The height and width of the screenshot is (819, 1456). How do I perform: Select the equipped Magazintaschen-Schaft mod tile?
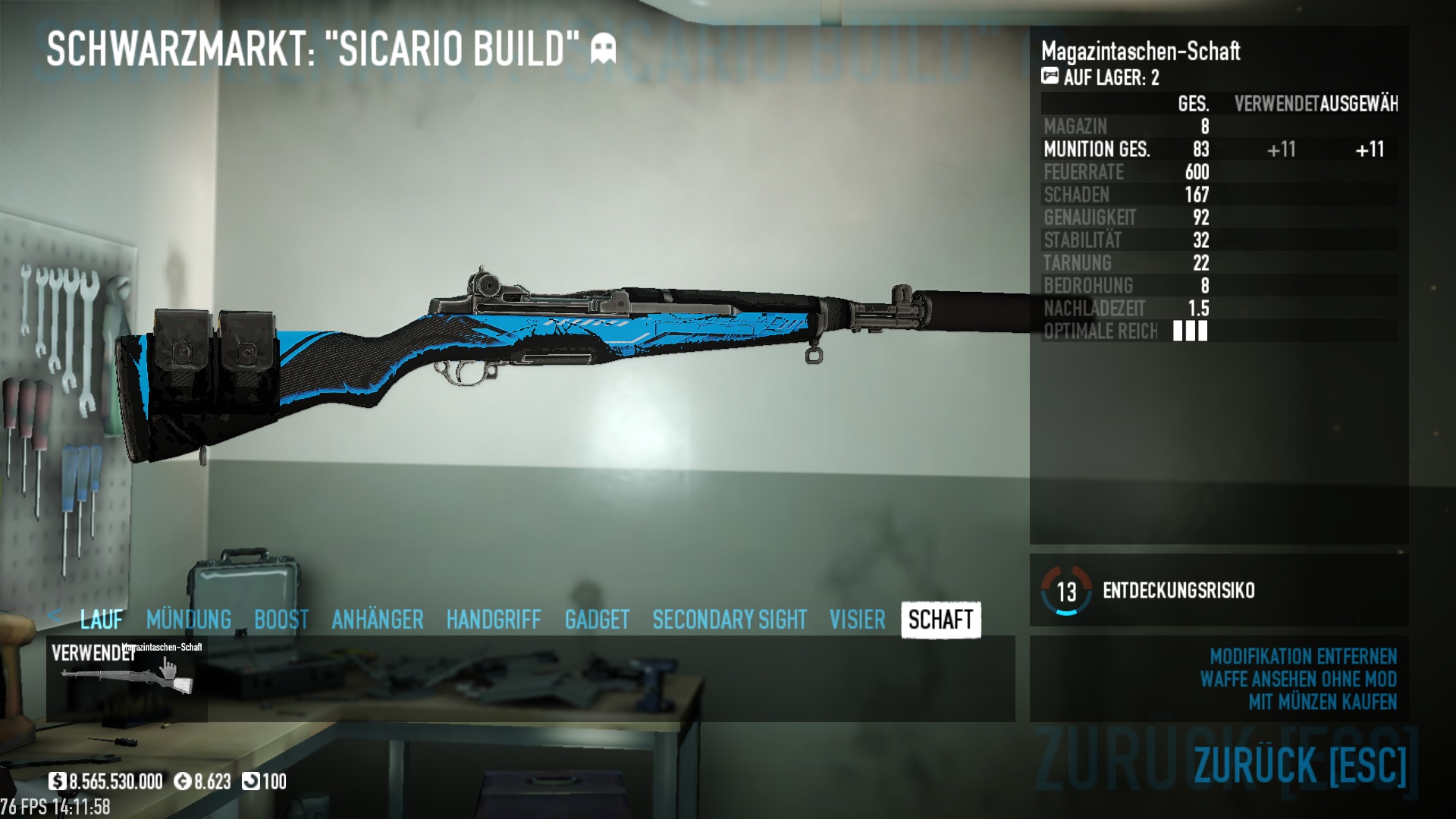[x=127, y=678]
